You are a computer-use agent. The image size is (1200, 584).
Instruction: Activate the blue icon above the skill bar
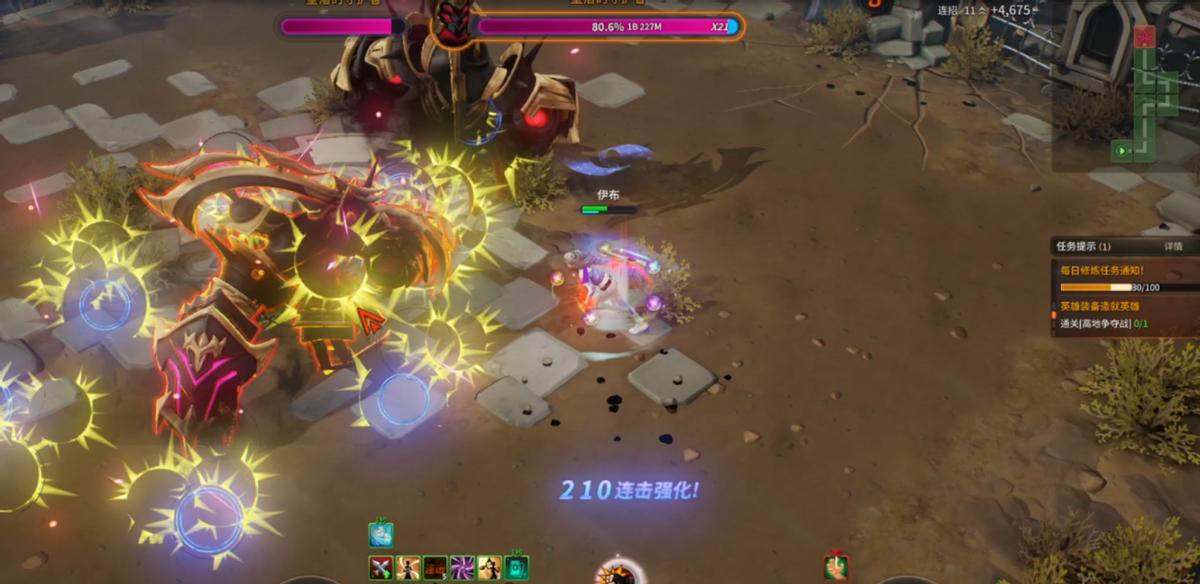click(381, 535)
